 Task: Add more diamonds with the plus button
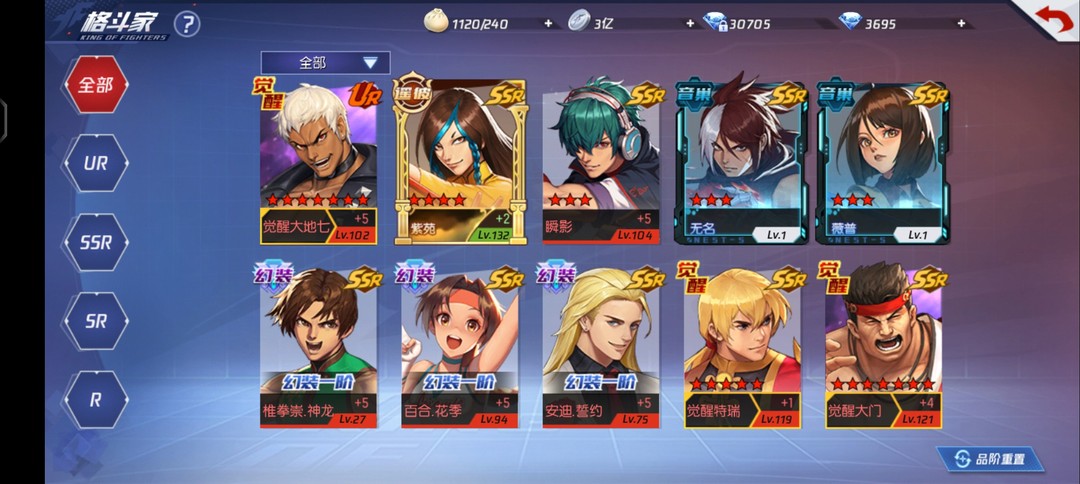point(961,23)
